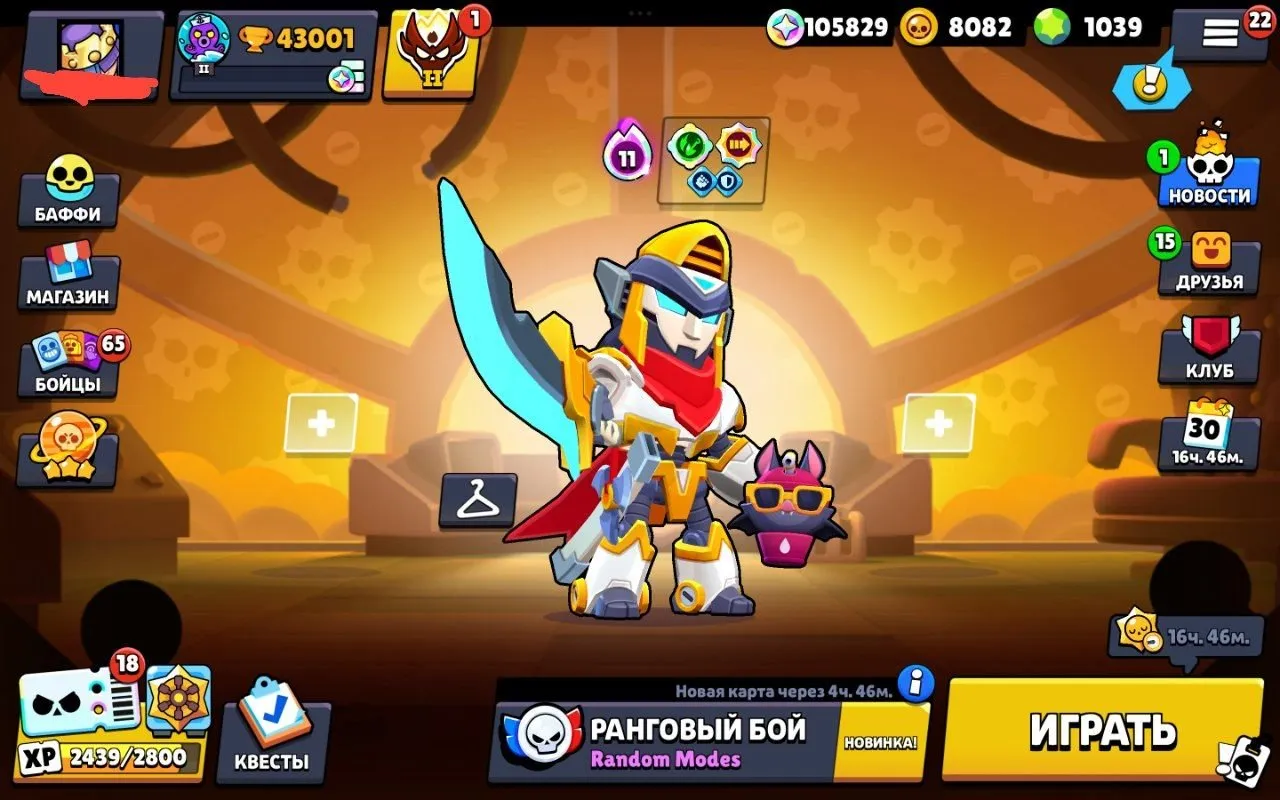1280x800 pixels.
Task: Expand the right empty gear slot
Action: tap(937, 422)
